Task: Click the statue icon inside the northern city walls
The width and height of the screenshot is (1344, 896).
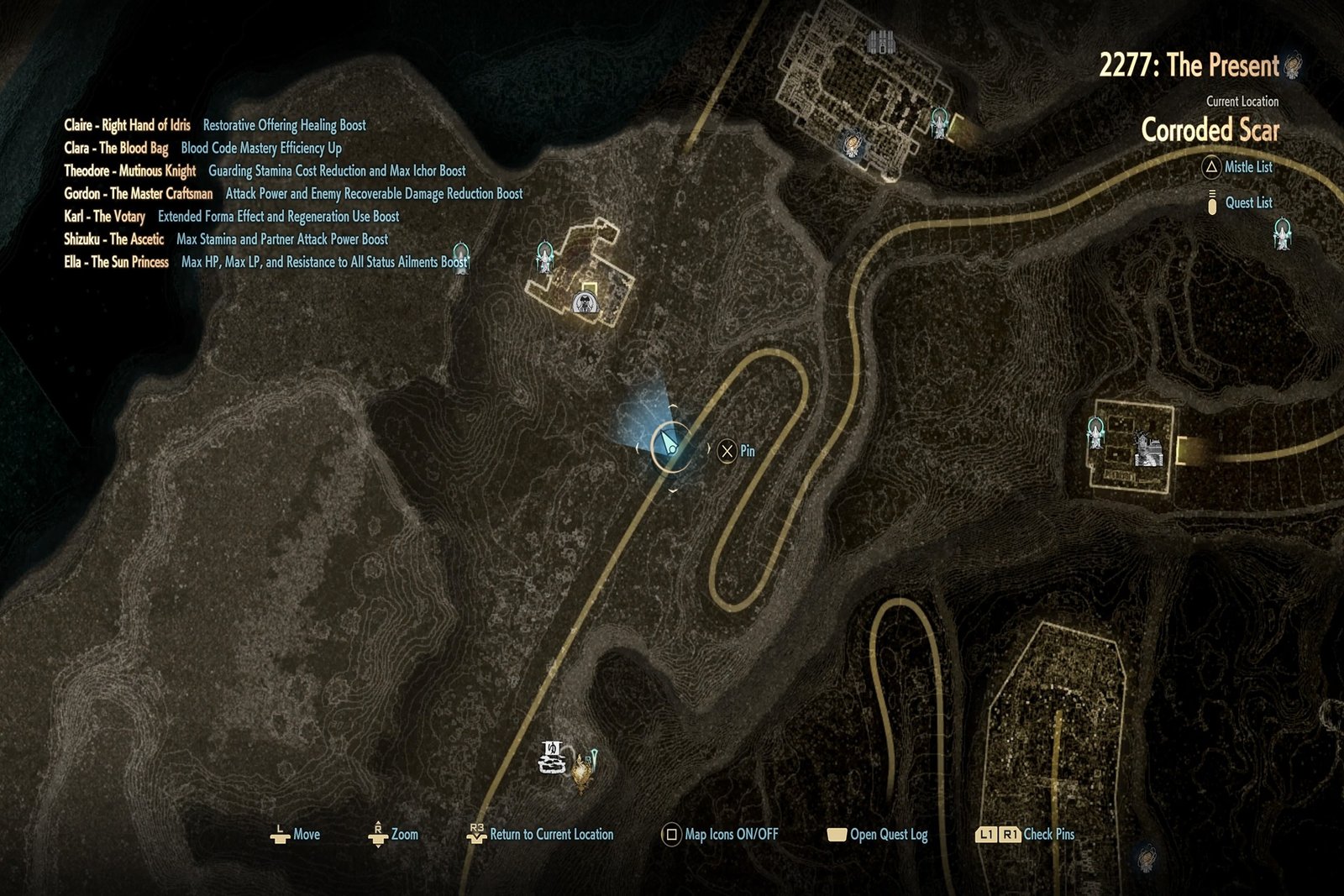Action: (x=853, y=144)
